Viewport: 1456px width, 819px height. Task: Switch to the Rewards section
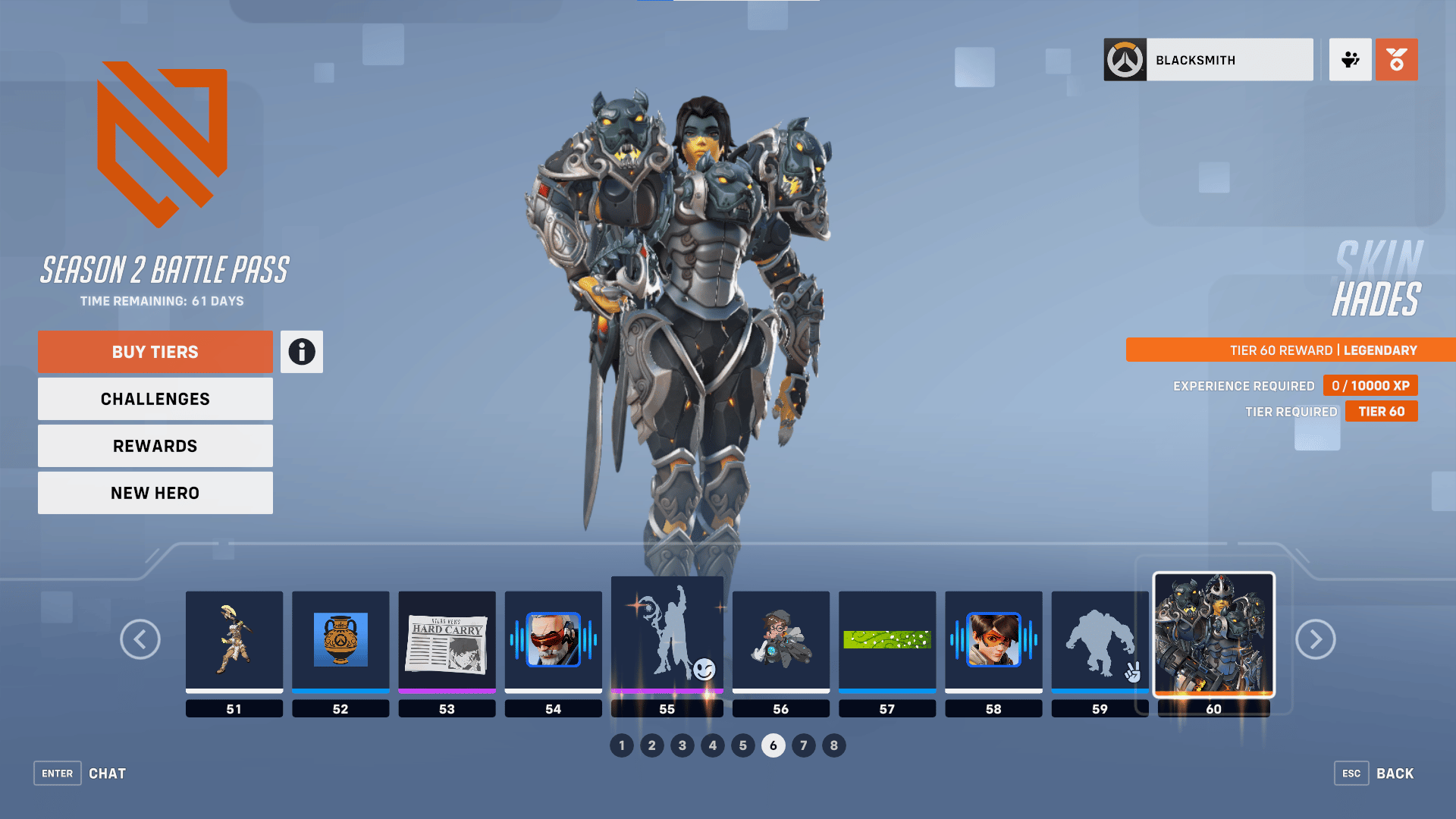[x=155, y=445]
